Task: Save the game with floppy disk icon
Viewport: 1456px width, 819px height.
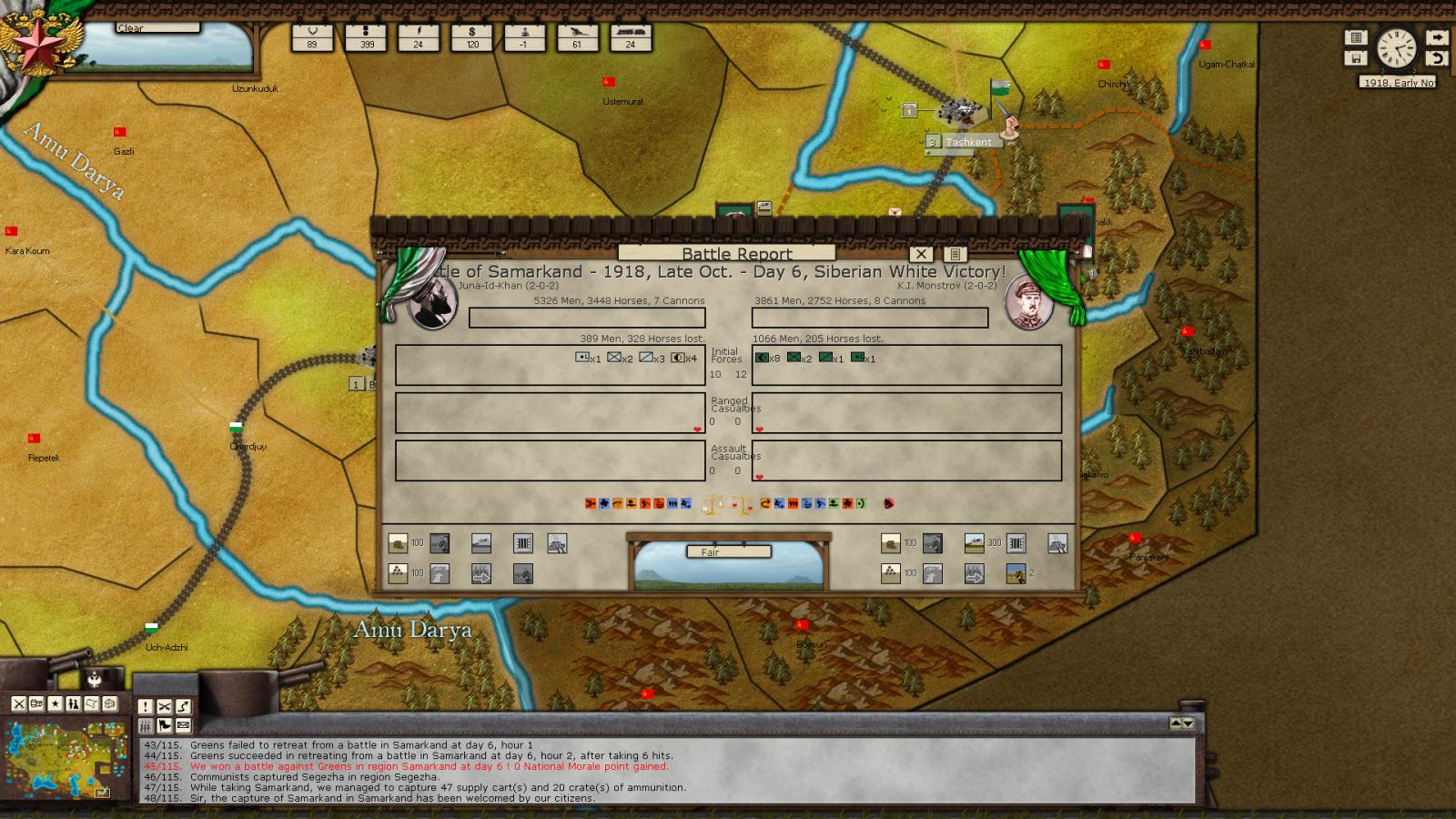Action: tap(1356, 58)
